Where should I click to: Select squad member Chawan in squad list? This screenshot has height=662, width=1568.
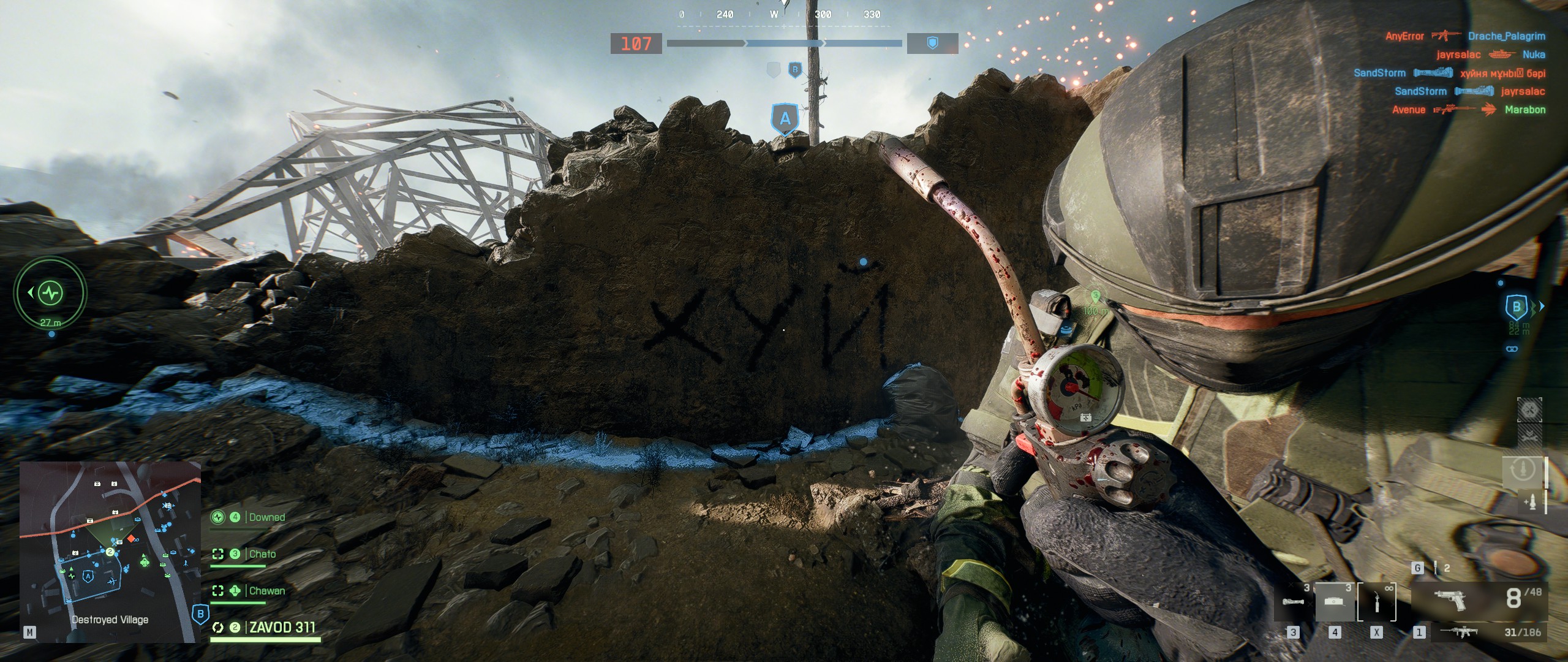point(266,591)
